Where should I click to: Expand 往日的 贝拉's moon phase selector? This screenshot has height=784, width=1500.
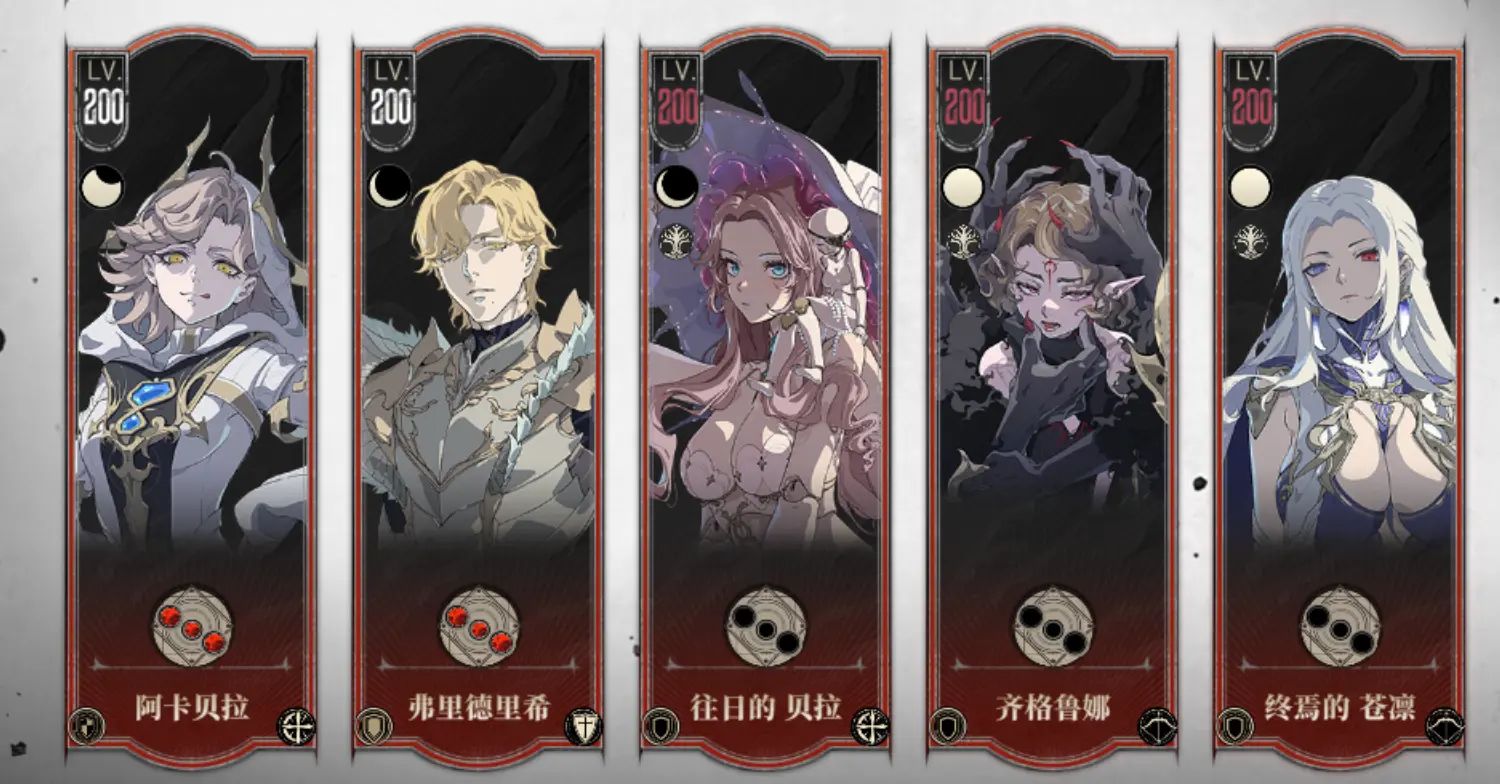pyautogui.click(x=679, y=185)
